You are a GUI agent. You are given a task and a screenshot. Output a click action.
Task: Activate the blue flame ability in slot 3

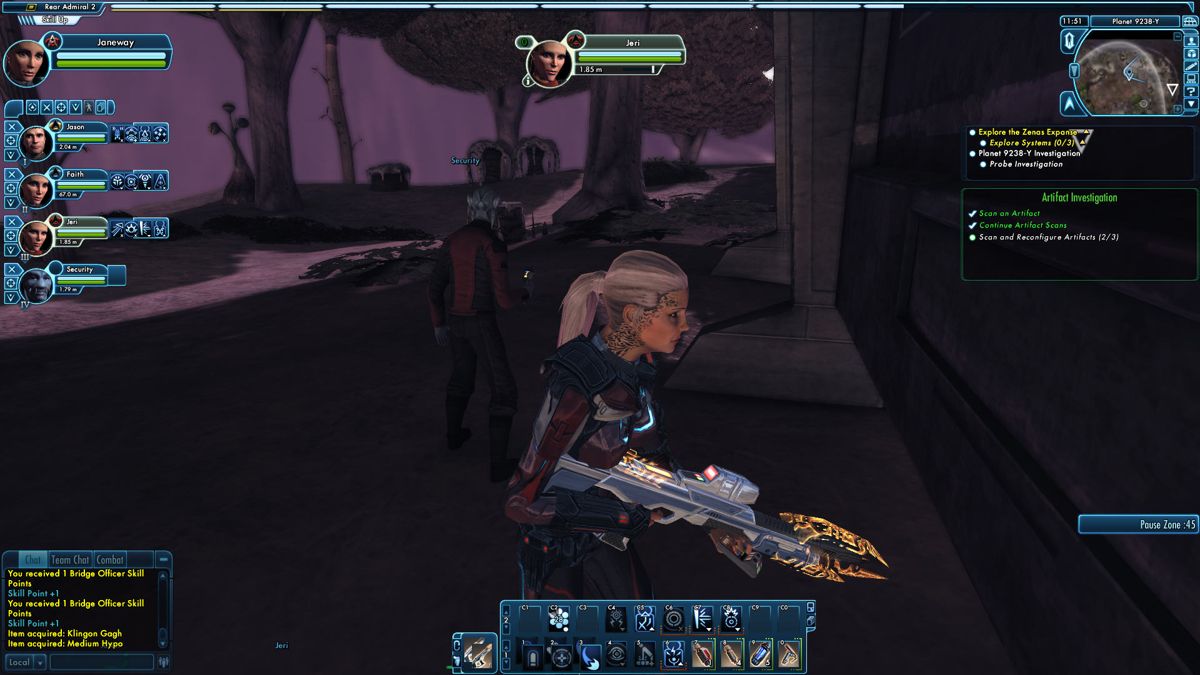[590, 656]
